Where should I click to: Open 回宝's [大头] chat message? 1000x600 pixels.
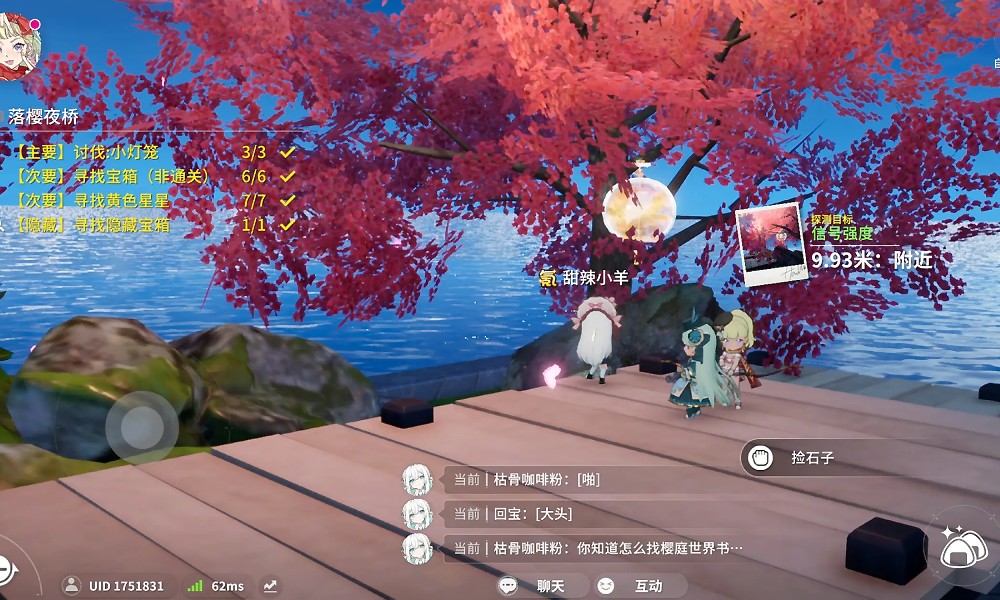click(x=527, y=514)
